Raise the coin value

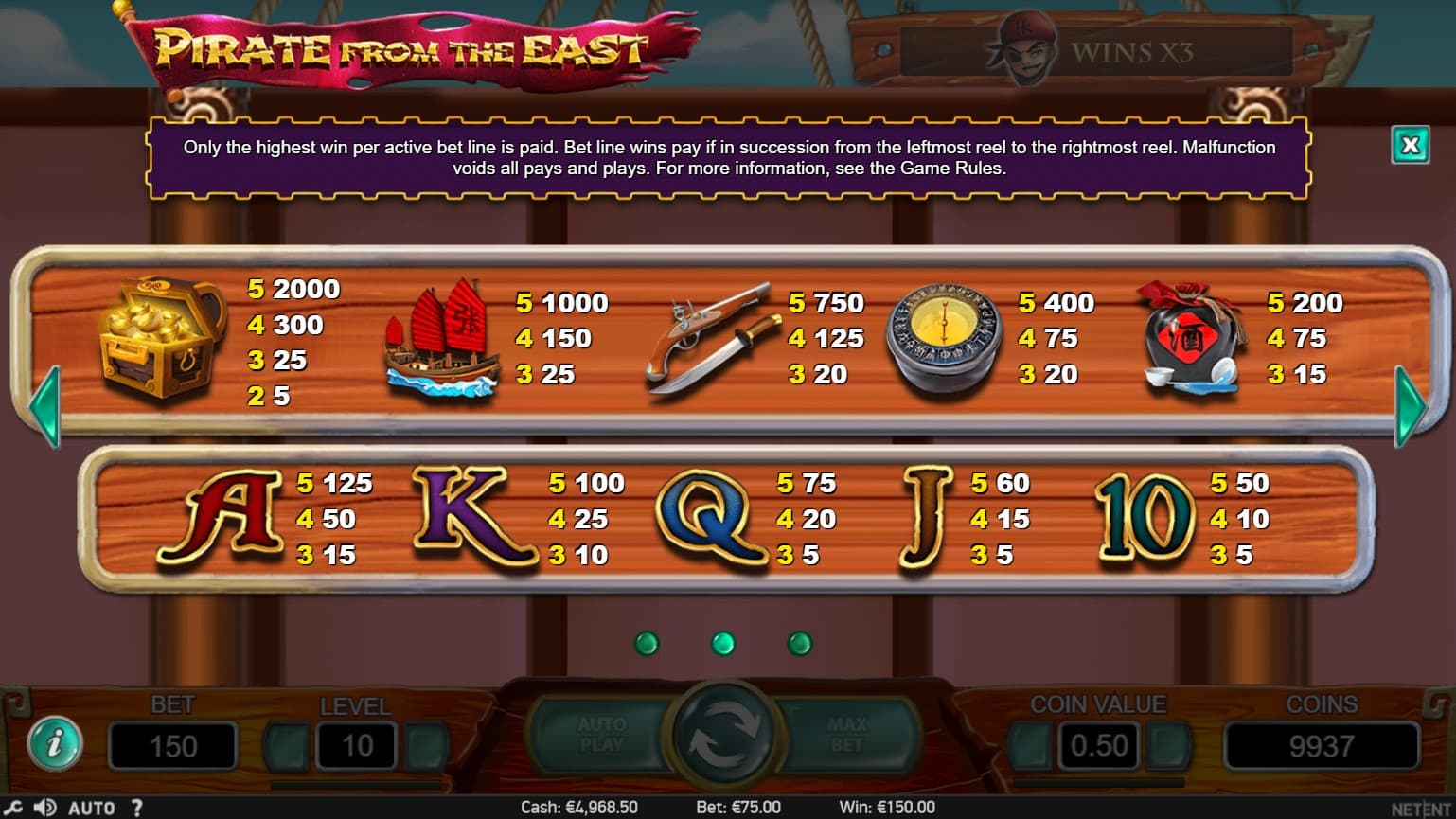click(1169, 746)
